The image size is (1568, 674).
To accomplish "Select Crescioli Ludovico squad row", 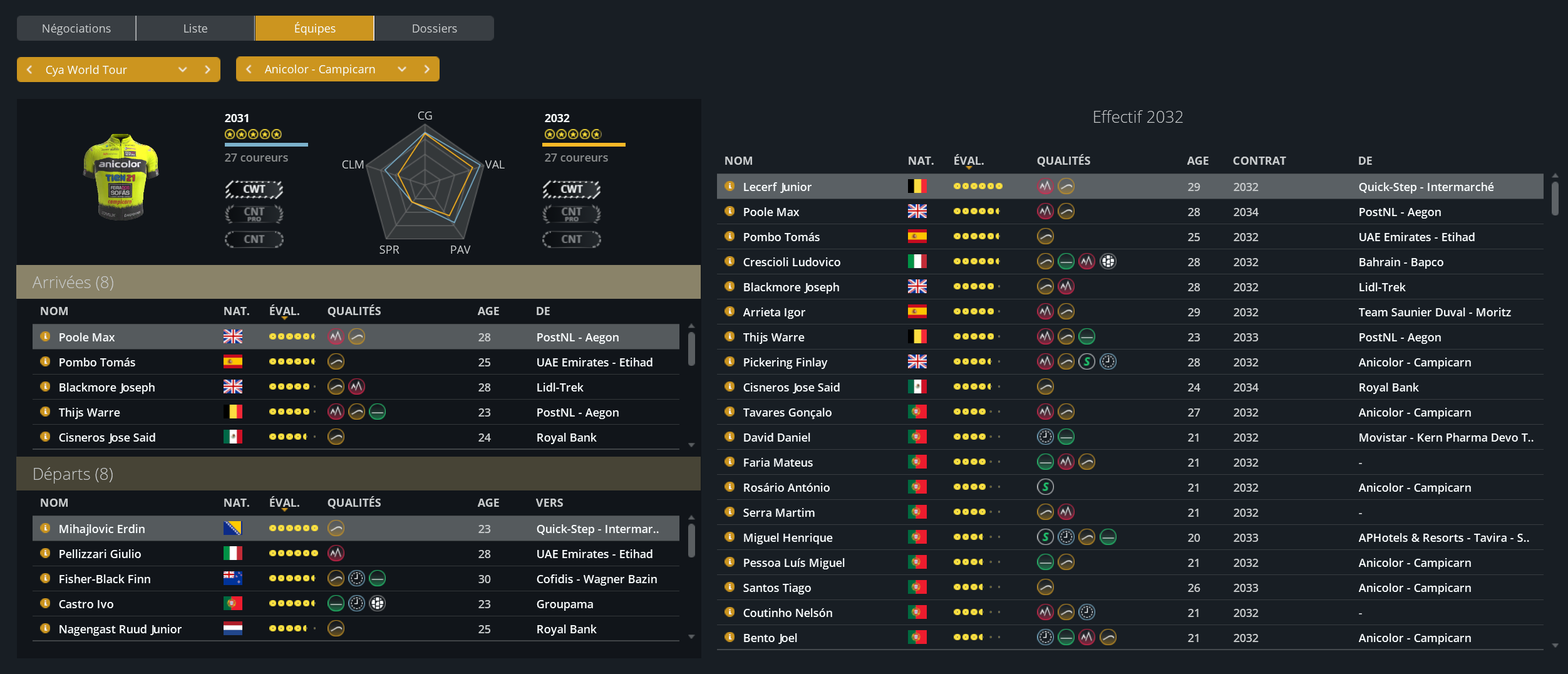I will click(x=792, y=262).
